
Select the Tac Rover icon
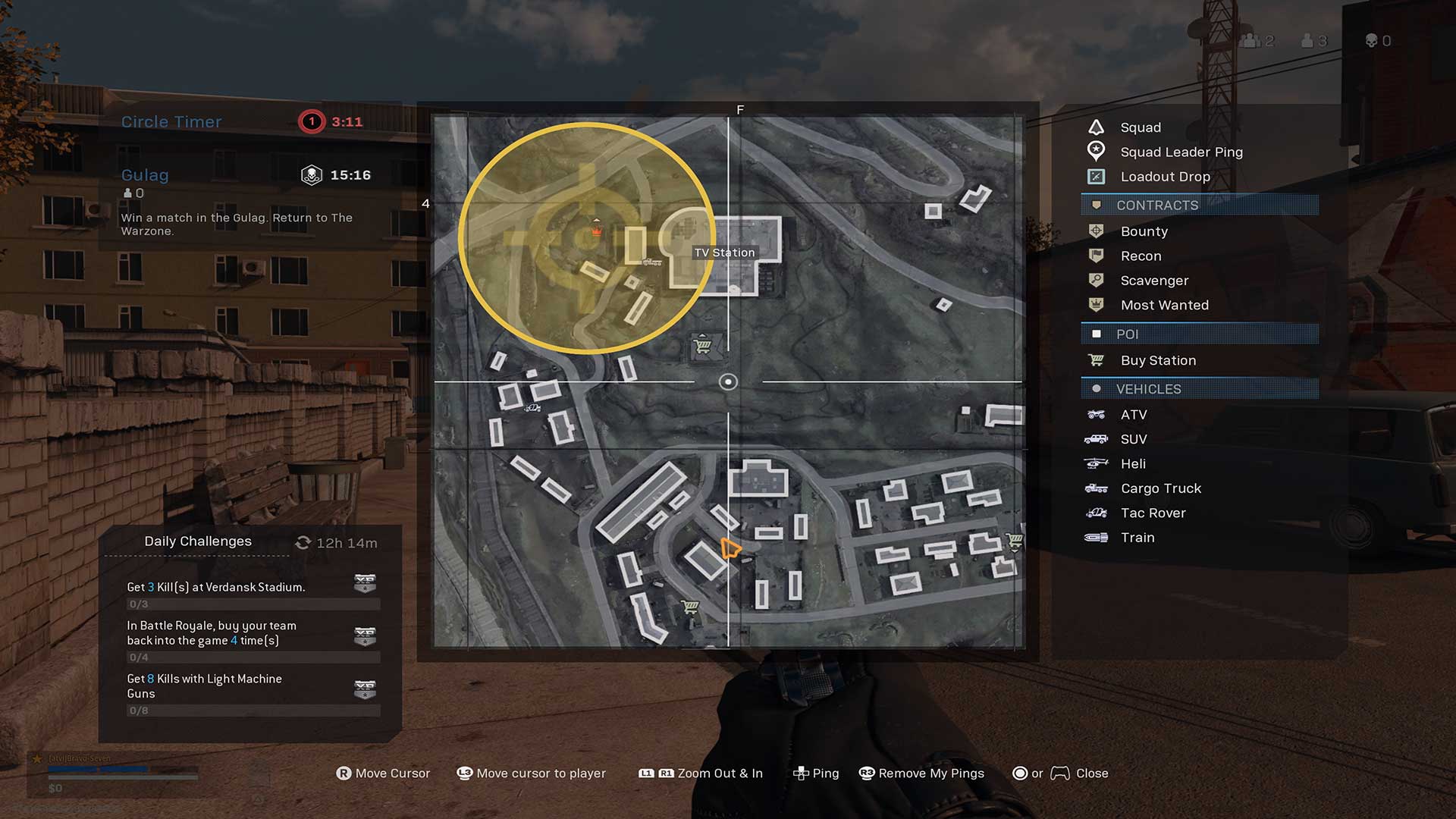(x=1095, y=513)
